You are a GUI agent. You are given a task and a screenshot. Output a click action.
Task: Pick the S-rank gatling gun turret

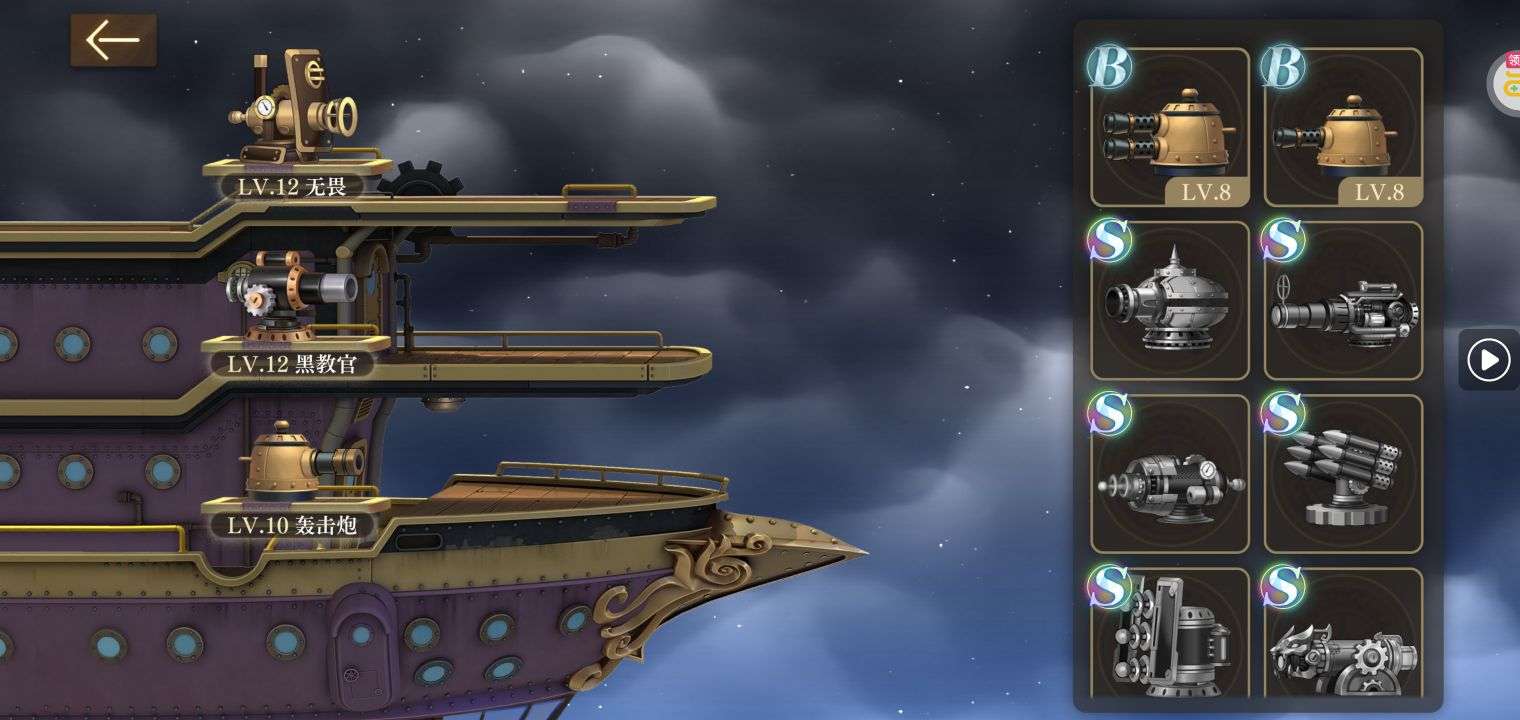[1343, 301]
